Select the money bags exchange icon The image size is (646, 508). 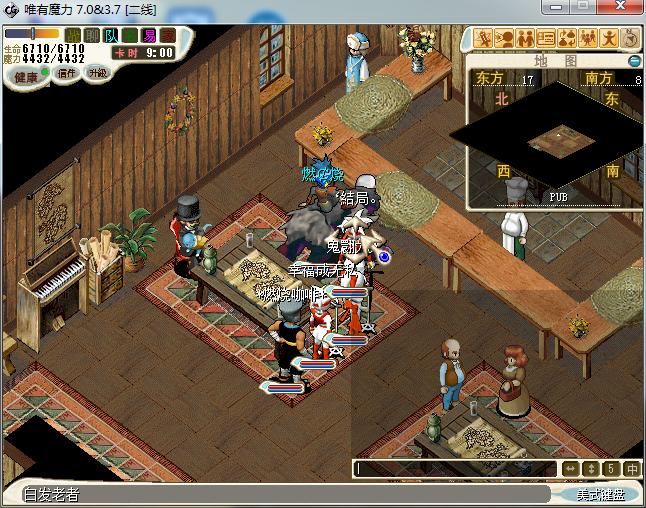pyautogui.click(x=567, y=38)
